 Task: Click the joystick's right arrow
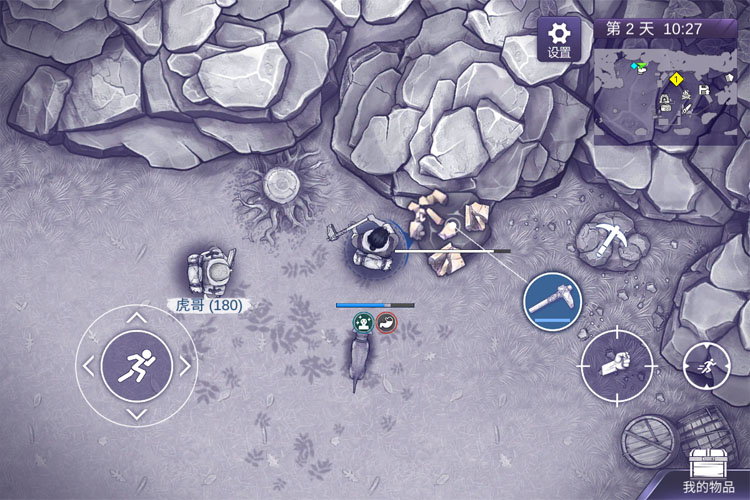point(184,366)
